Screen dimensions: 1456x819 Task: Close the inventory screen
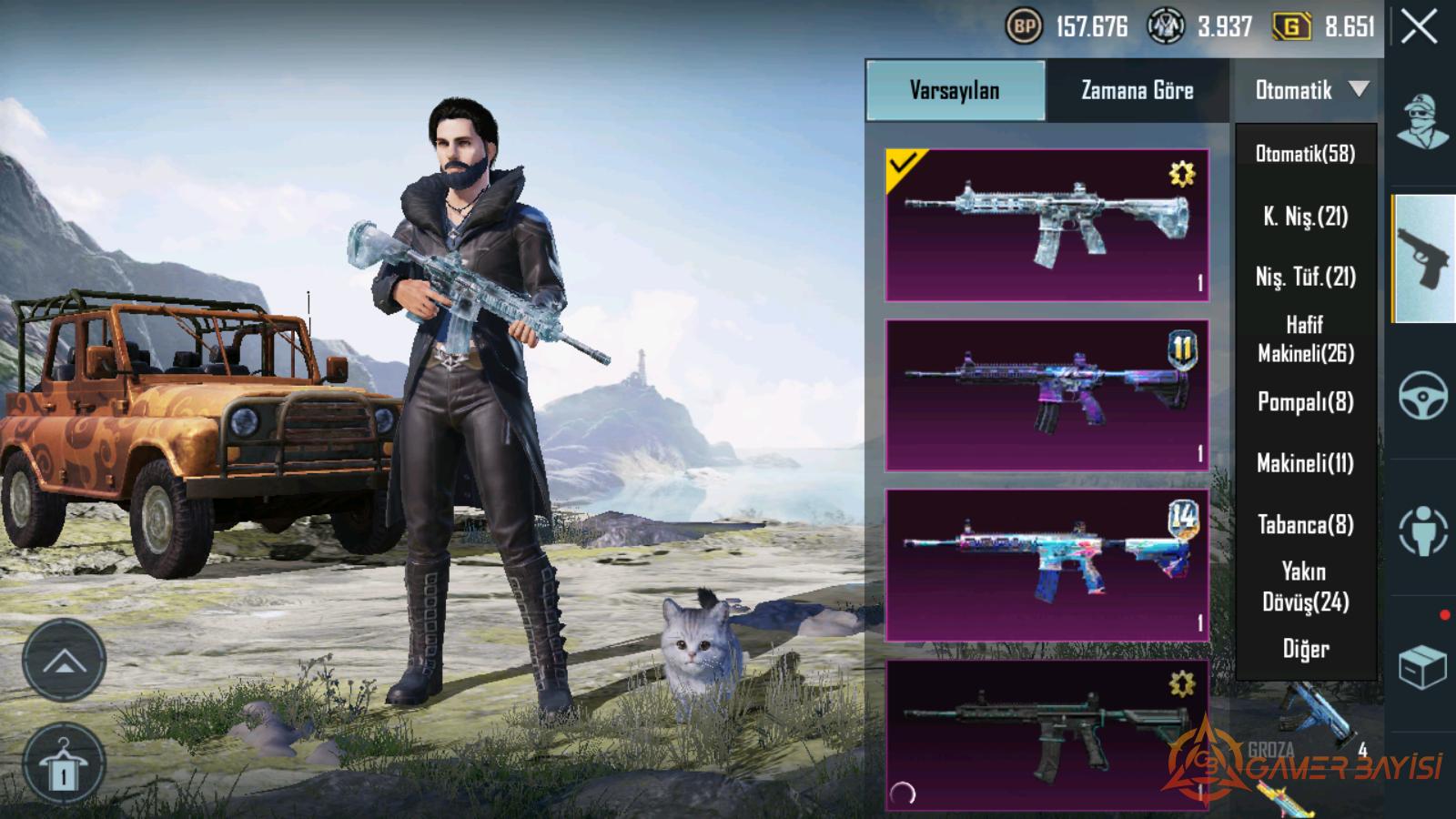(x=1420, y=27)
